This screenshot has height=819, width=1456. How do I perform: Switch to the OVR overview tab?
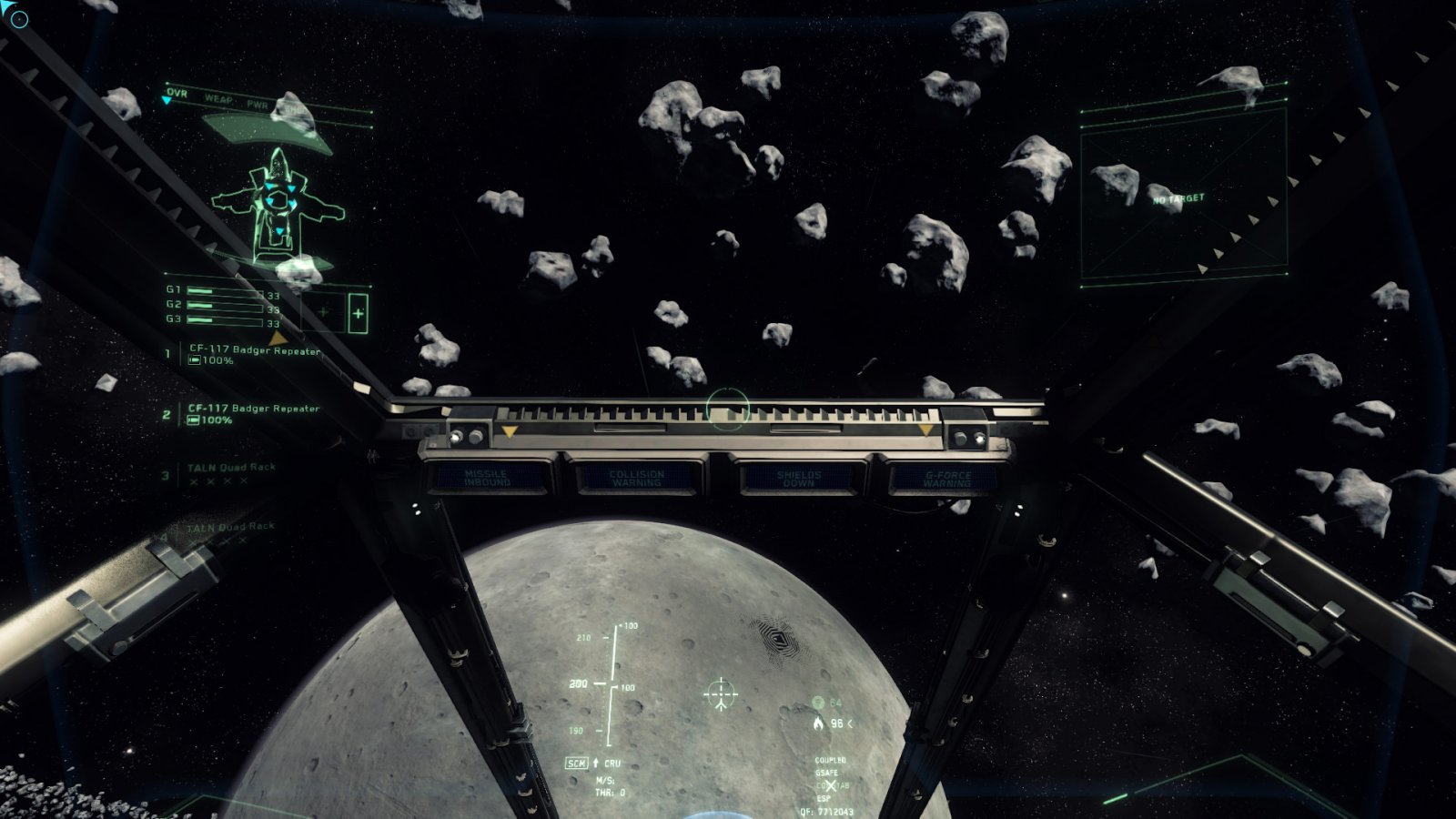click(x=177, y=93)
